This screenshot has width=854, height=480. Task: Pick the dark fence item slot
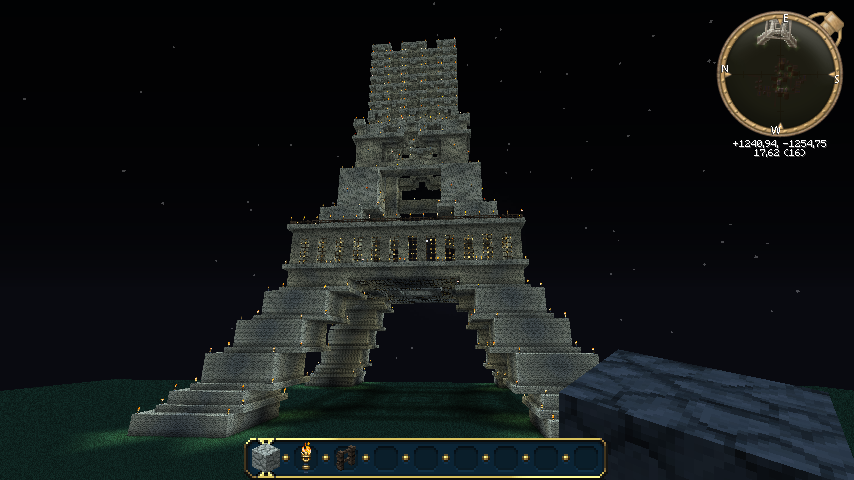point(346,458)
